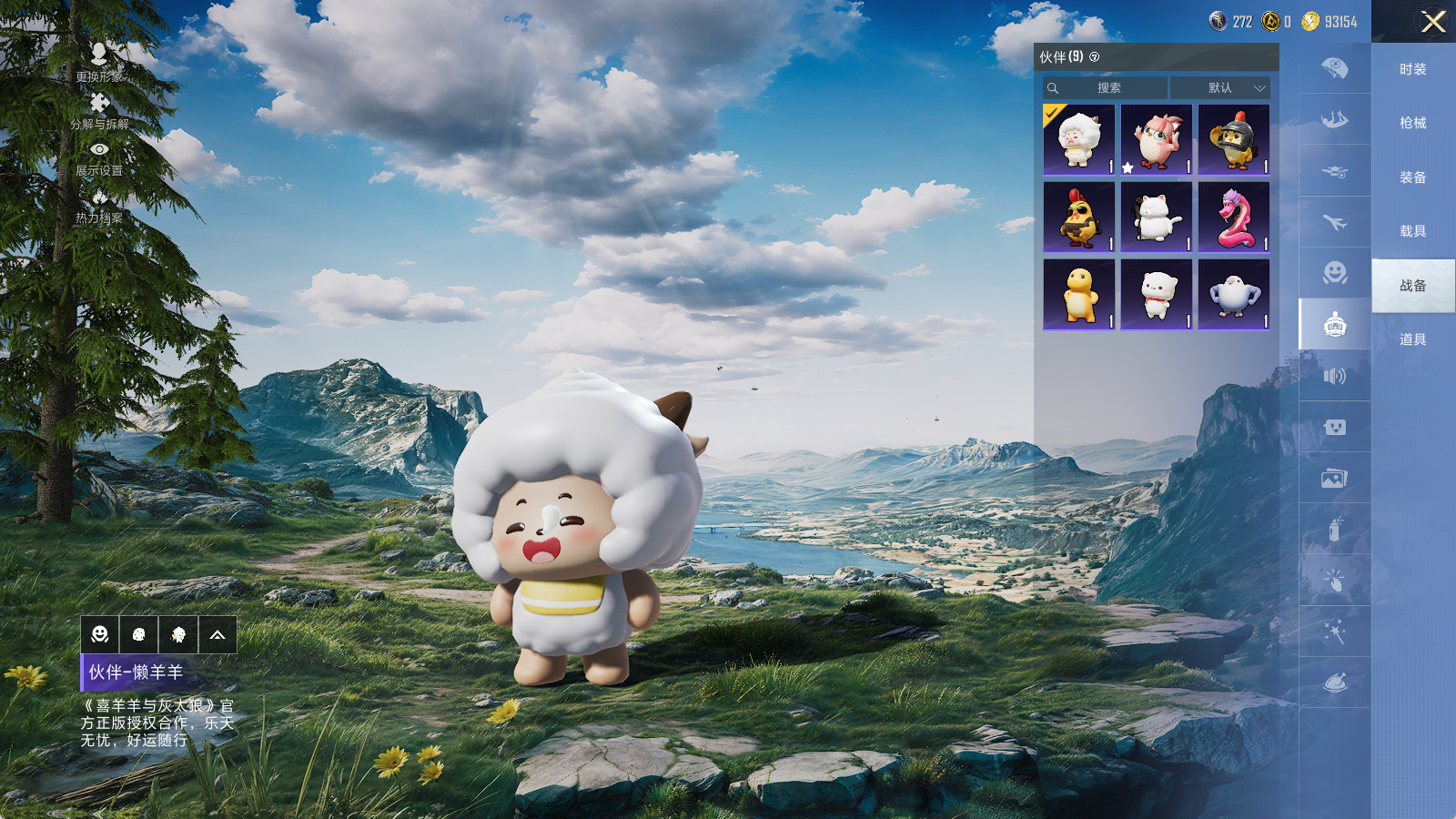
Task: Expand the emote bar with the up arrow
Action: click(217, 635)
